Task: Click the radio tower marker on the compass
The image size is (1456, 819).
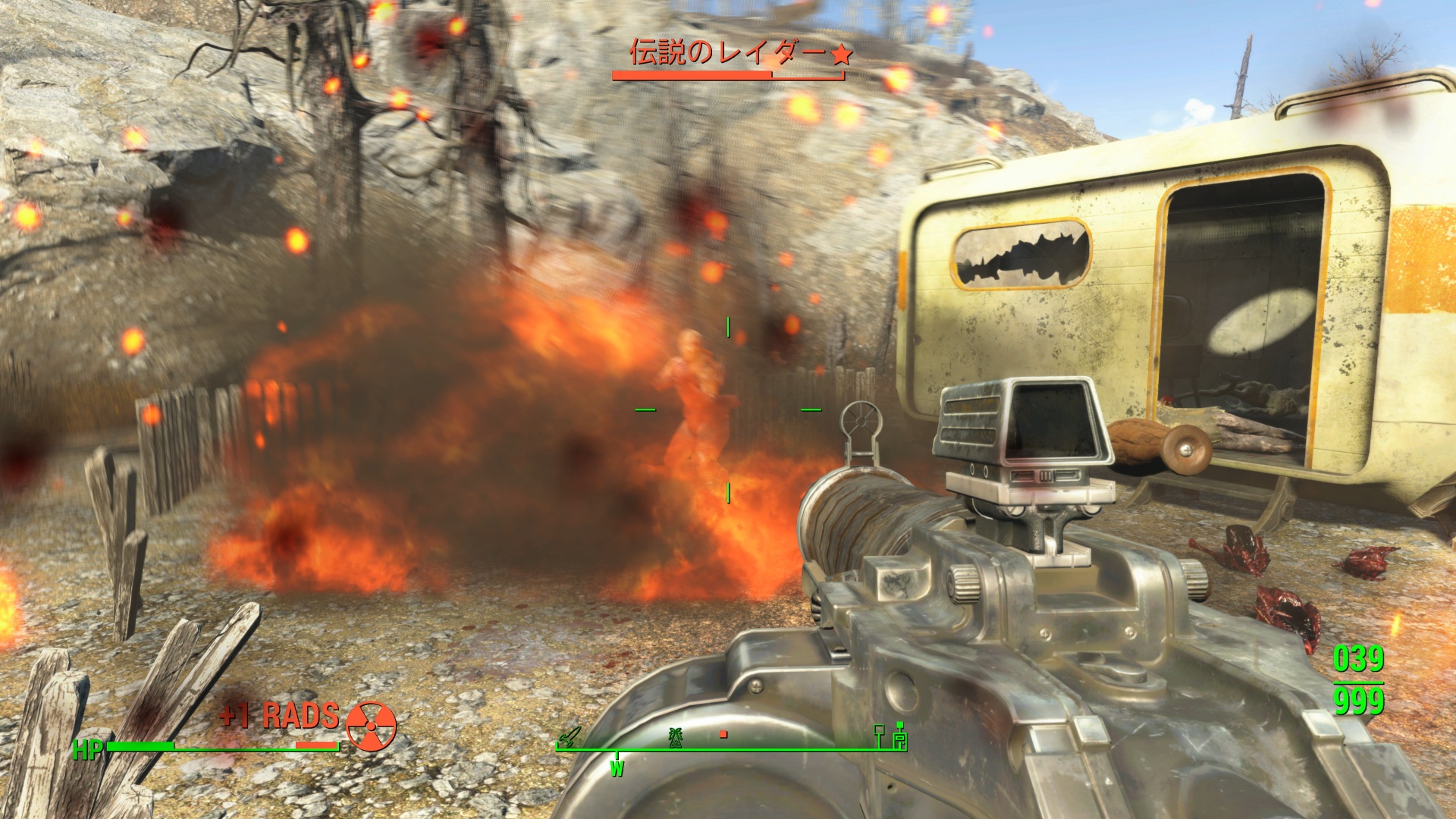Action: pos(675,736)
